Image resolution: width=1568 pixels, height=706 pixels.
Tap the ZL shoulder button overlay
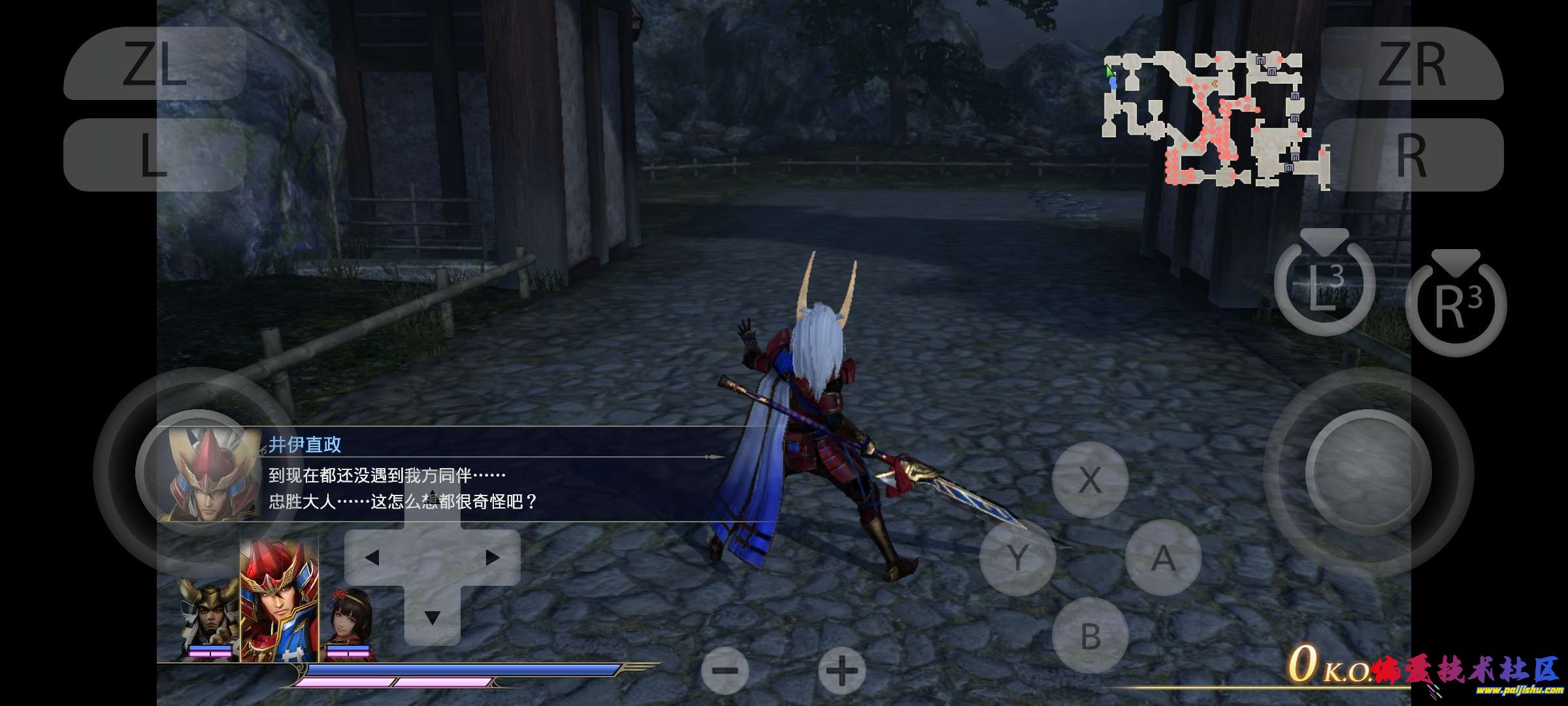155,63
